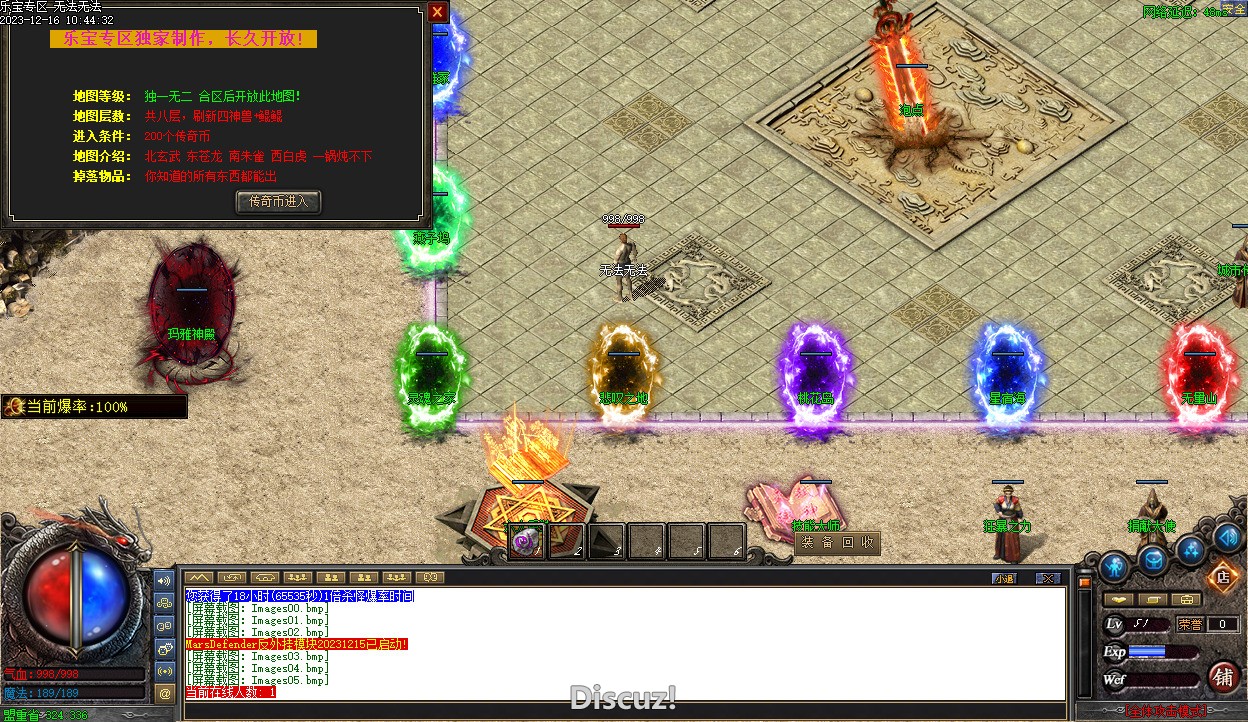1248x722 pixels.
Task: Click the 荣誉 honor label button
Action: click(1190, 624)
